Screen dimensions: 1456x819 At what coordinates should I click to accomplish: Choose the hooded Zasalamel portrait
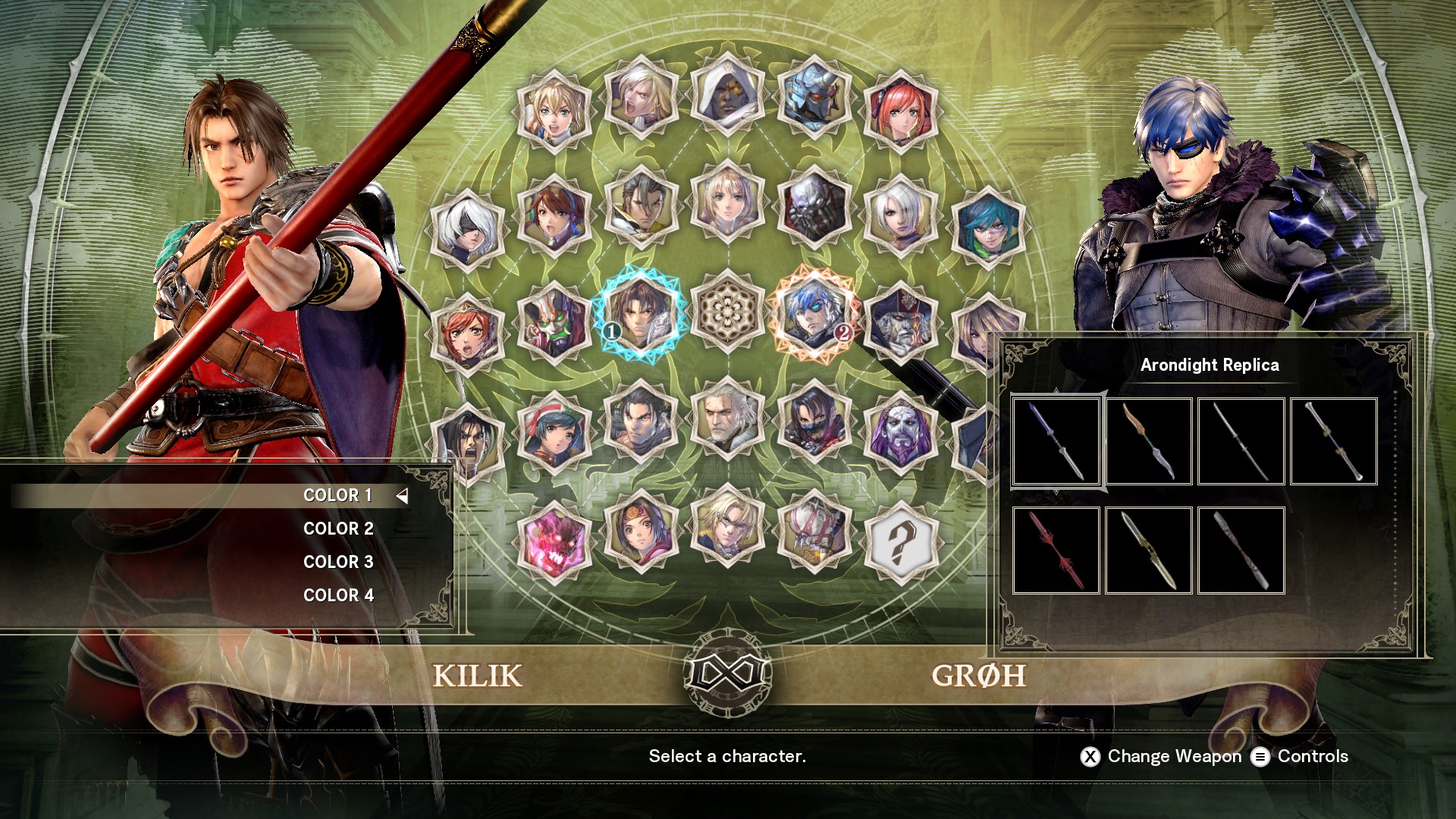[728, 96]
